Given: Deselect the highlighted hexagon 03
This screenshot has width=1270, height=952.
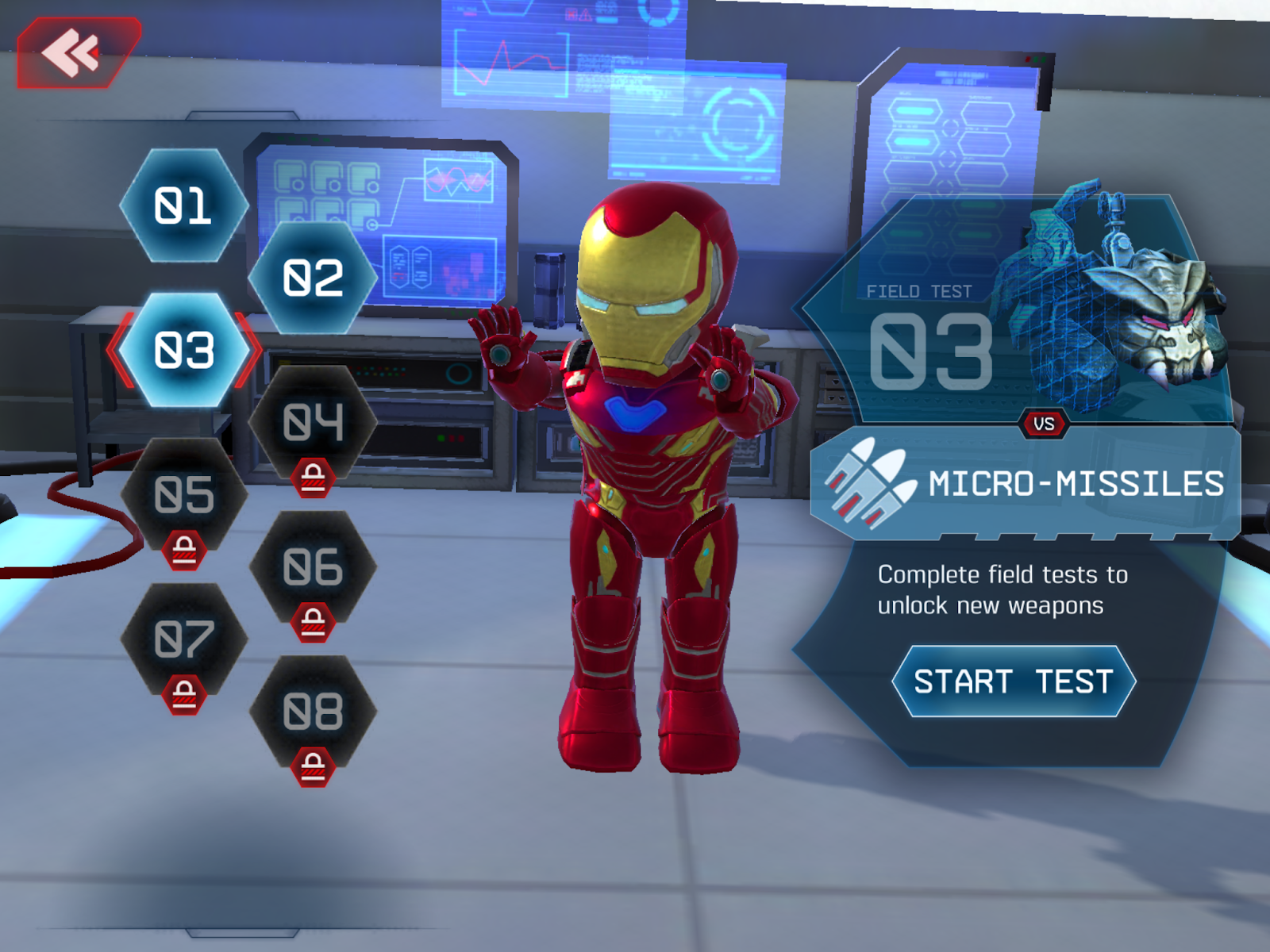Looking at the screenshot, I should (x=184, y=351).
